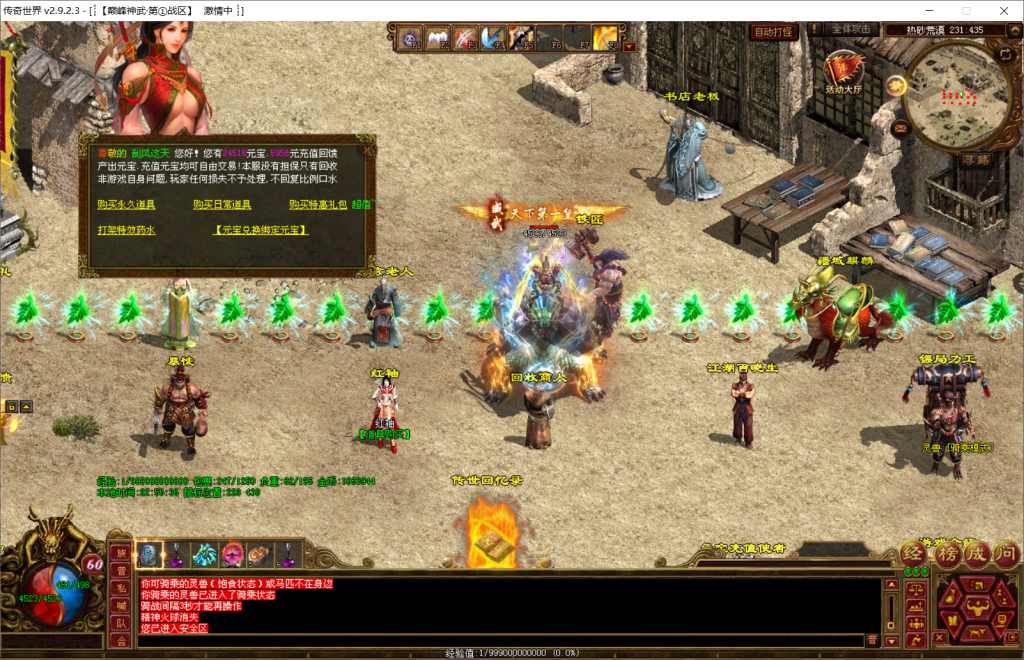This screenshot has width=1024, height=660.
Task: Switch to the 族 chat channel tab
Action: 120,553
